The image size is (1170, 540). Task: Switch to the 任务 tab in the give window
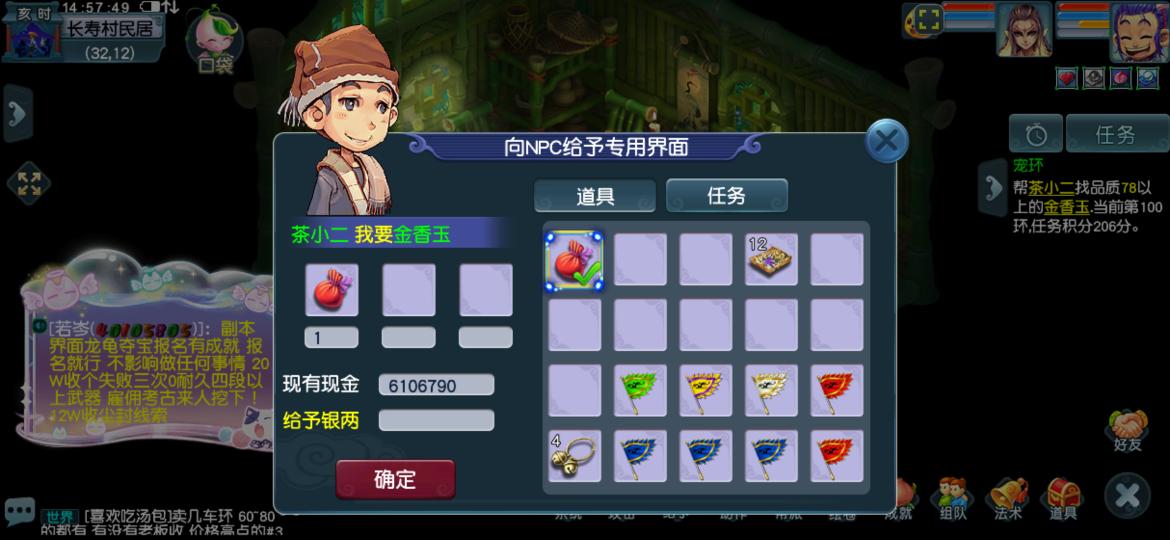[x=727, y=196]
